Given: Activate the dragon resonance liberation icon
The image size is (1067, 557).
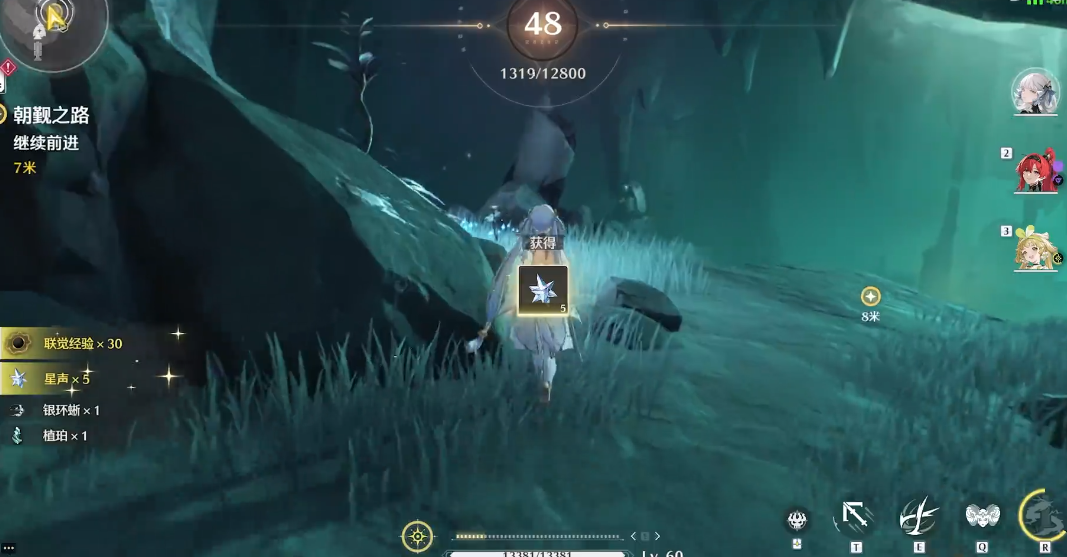Looking at the screenshot, I should point(1045,516).
